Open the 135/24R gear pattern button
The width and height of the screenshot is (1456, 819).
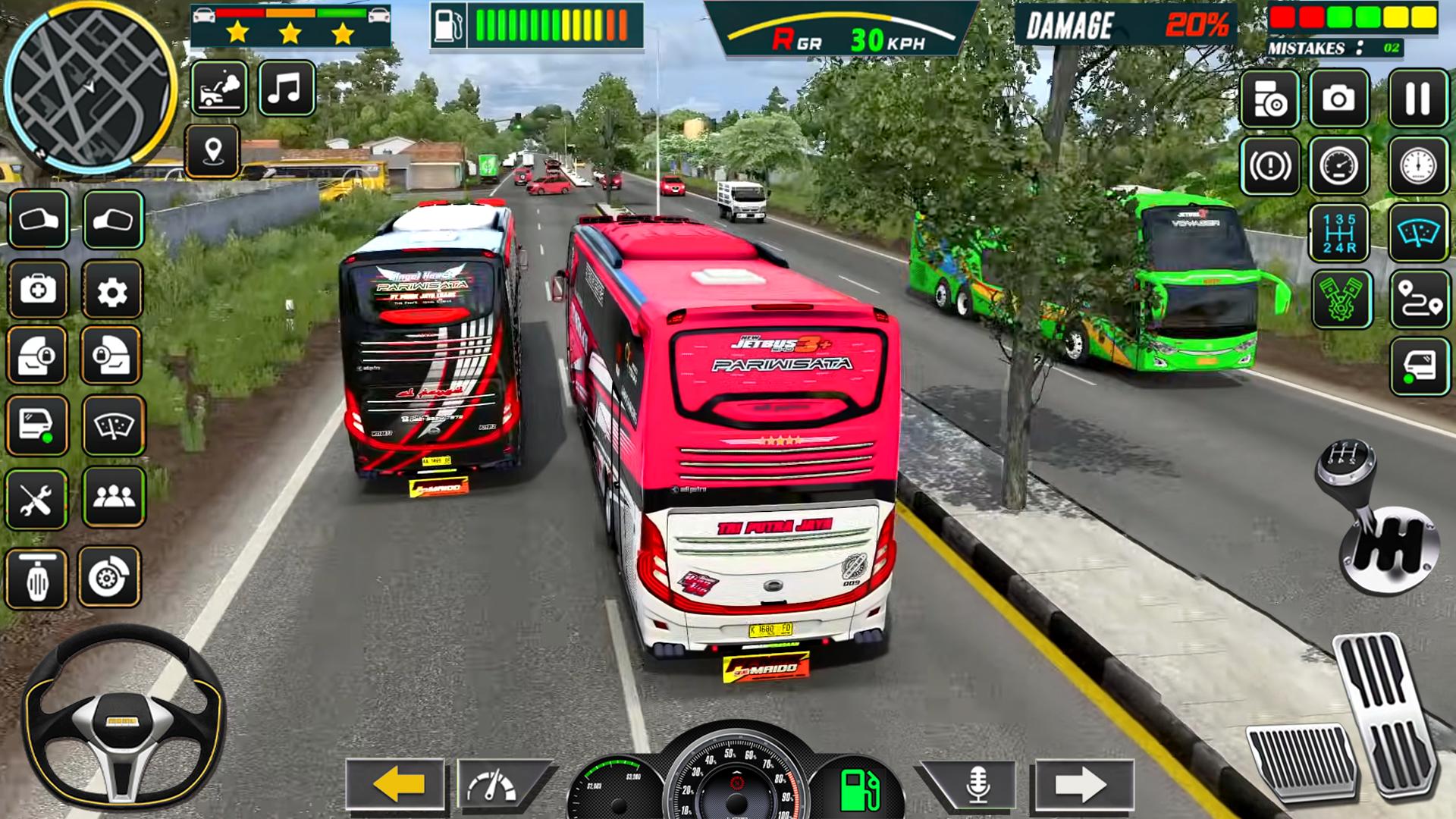tap(1338, 233)
